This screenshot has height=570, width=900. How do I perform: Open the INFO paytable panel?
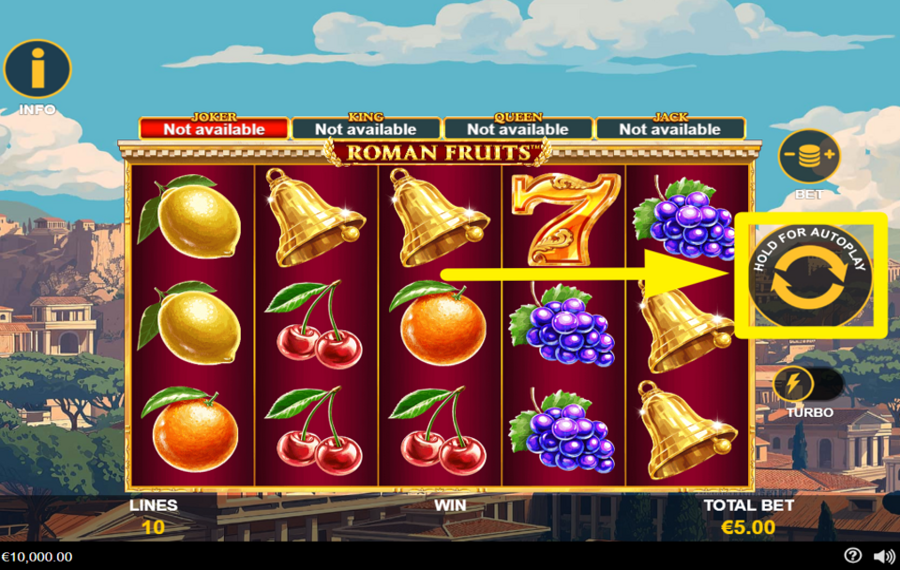37,69
